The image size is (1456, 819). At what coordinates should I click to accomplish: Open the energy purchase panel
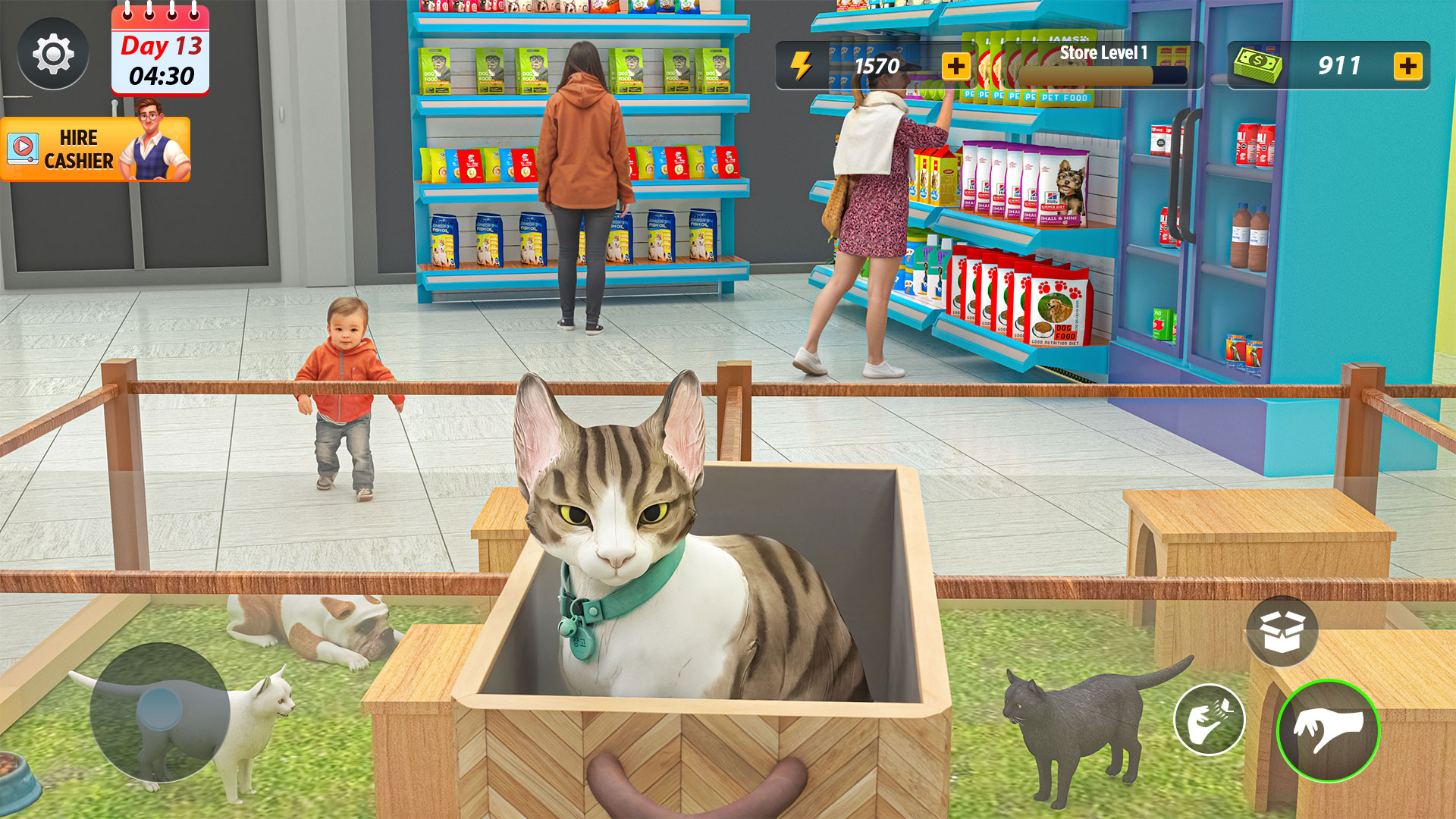955,67
